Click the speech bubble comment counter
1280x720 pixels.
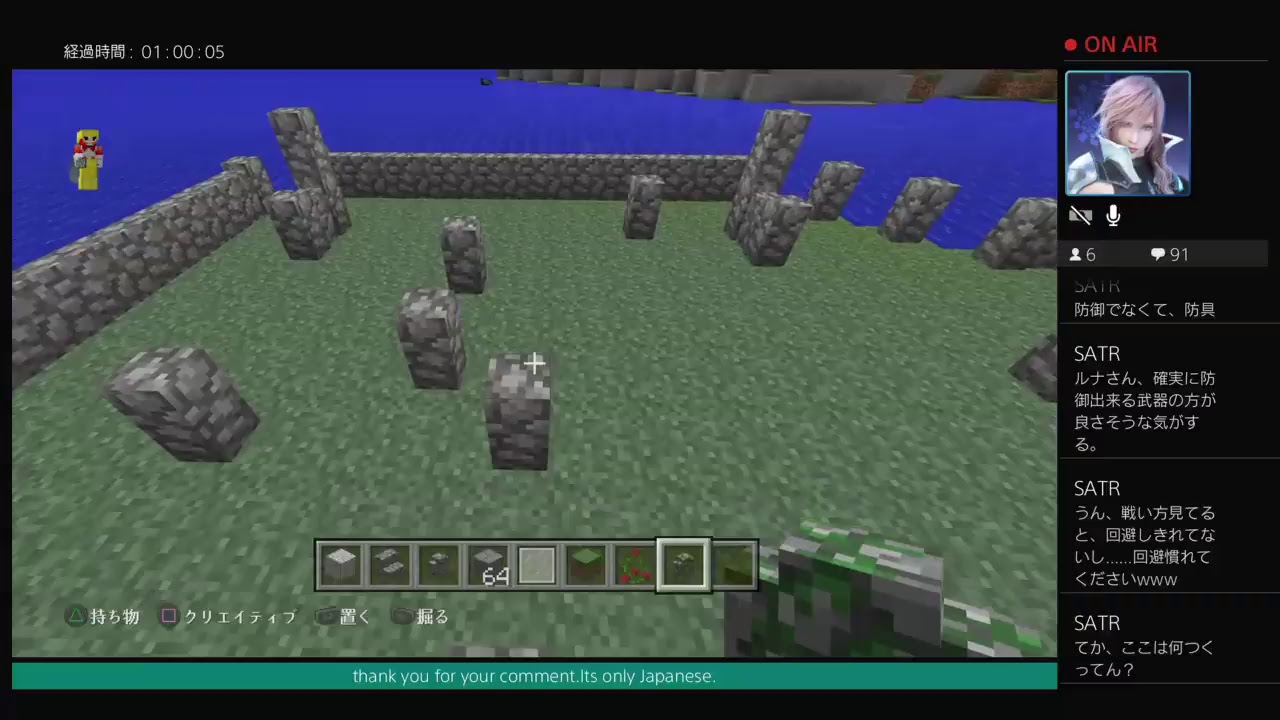(1157, 254)
